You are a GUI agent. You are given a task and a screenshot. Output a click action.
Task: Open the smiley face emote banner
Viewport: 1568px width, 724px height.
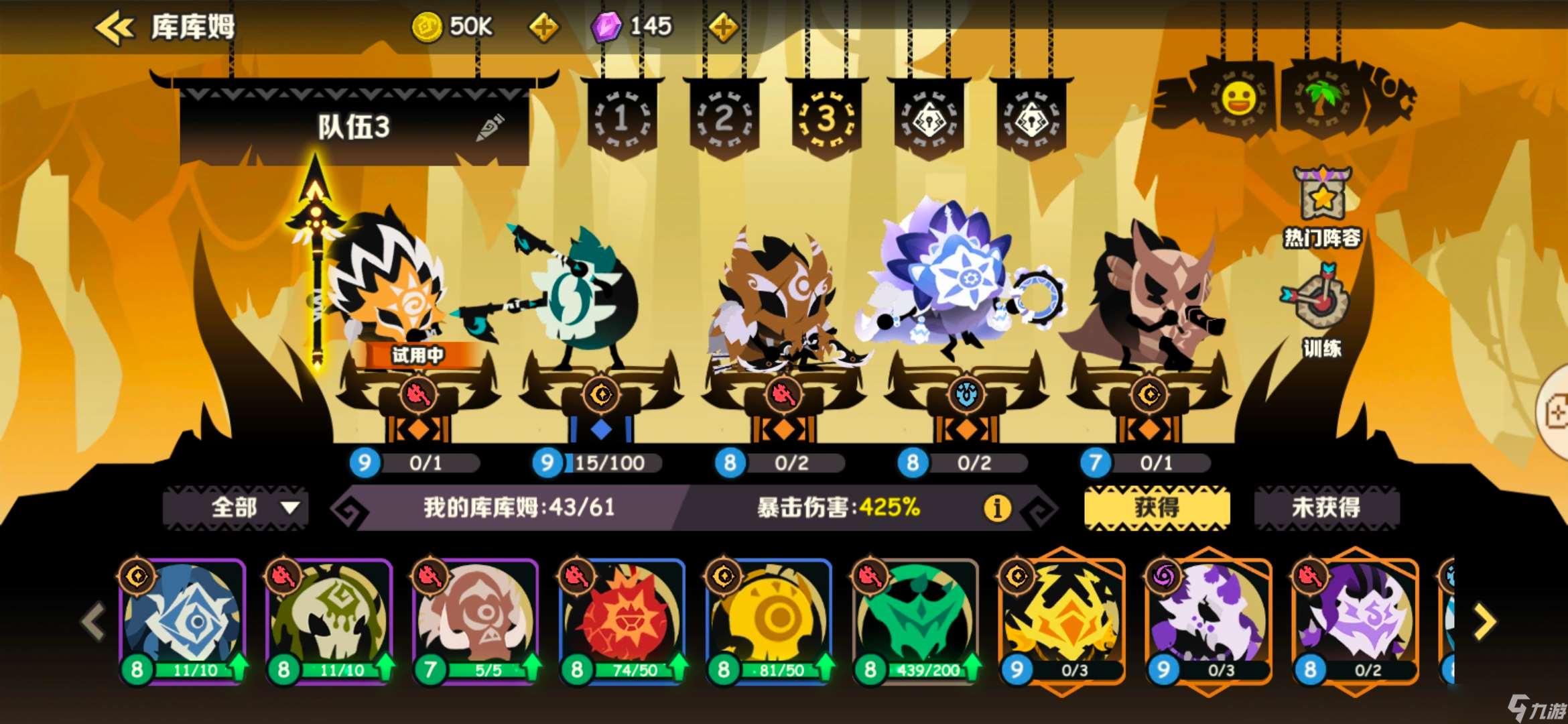(1238, 101)
